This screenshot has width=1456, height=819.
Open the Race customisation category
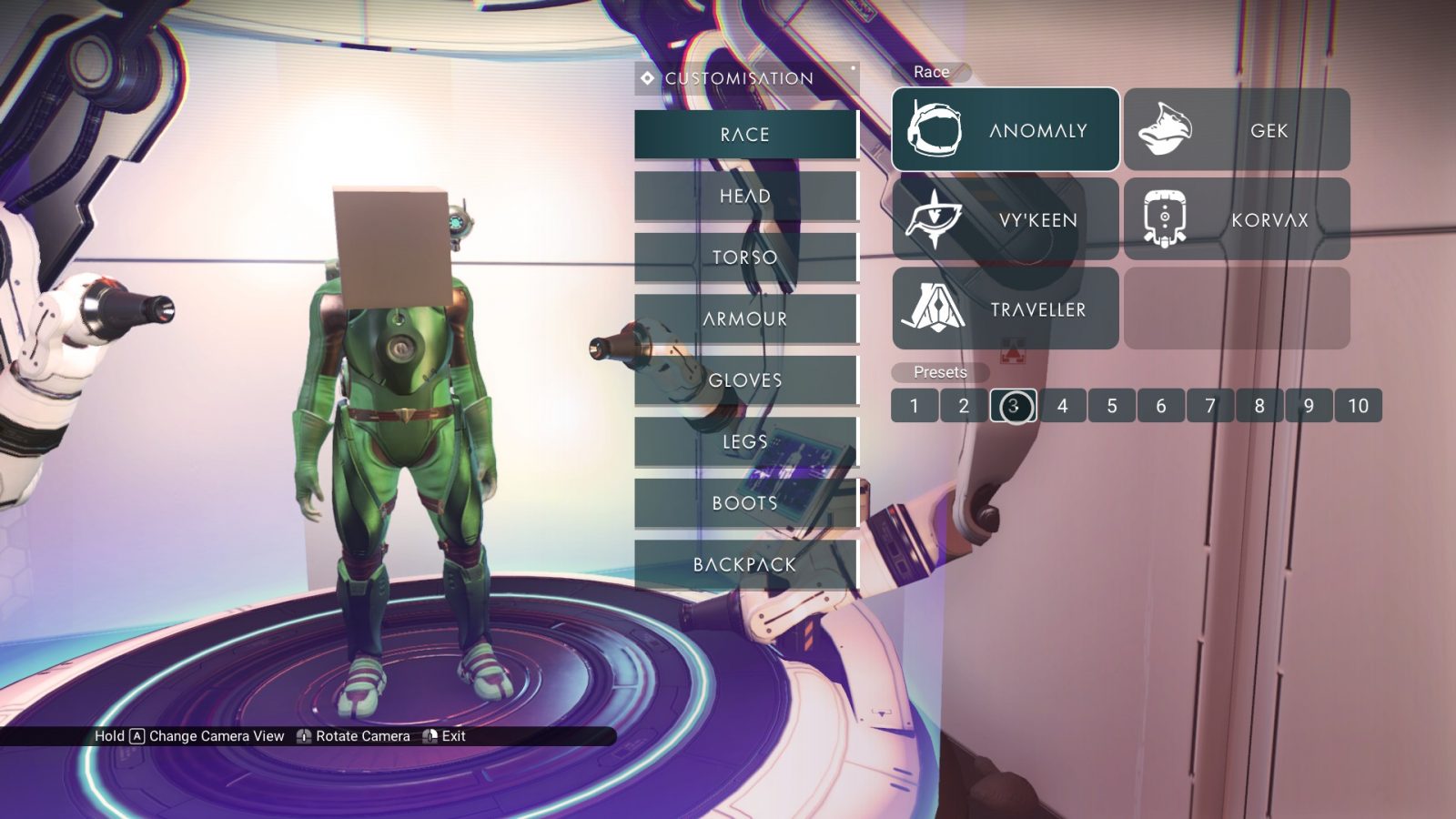[x=745, y=135]
